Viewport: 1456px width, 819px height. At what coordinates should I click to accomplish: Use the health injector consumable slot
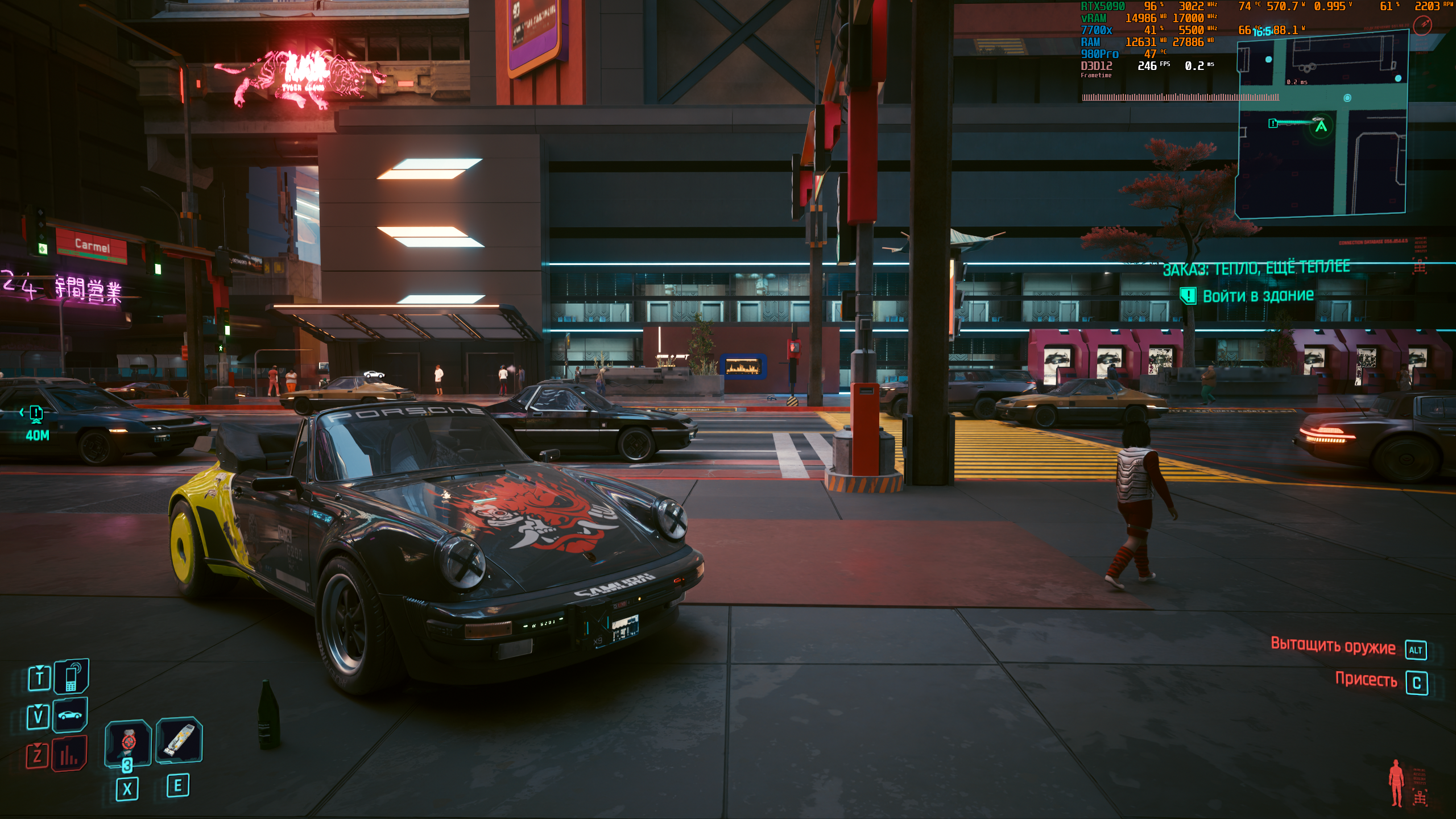[x=128, y=742]
